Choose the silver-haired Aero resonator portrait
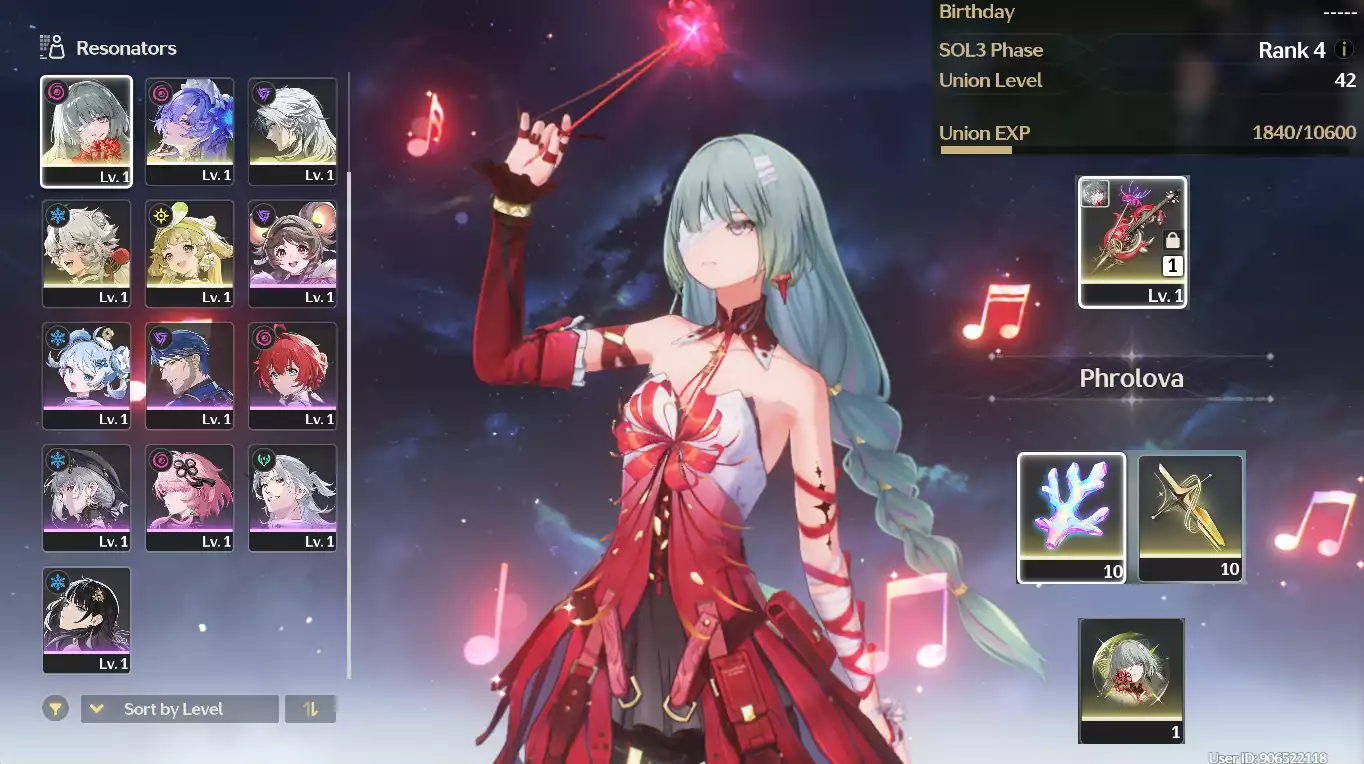 coord(292,498)
